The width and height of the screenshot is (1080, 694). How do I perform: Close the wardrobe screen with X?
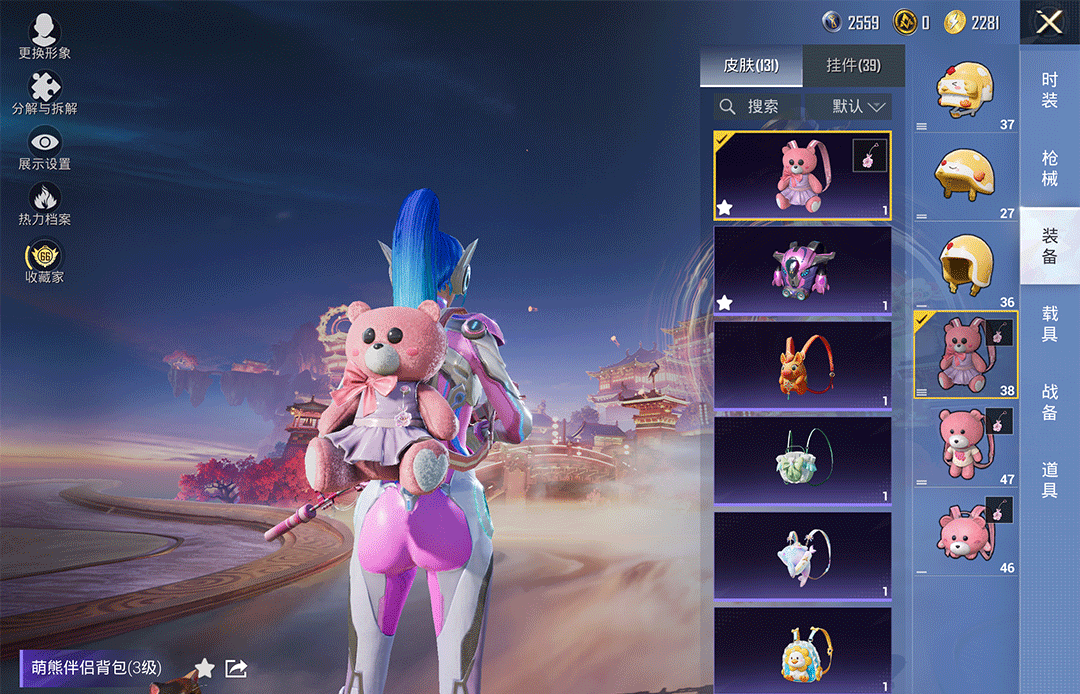click(1049, 22)
